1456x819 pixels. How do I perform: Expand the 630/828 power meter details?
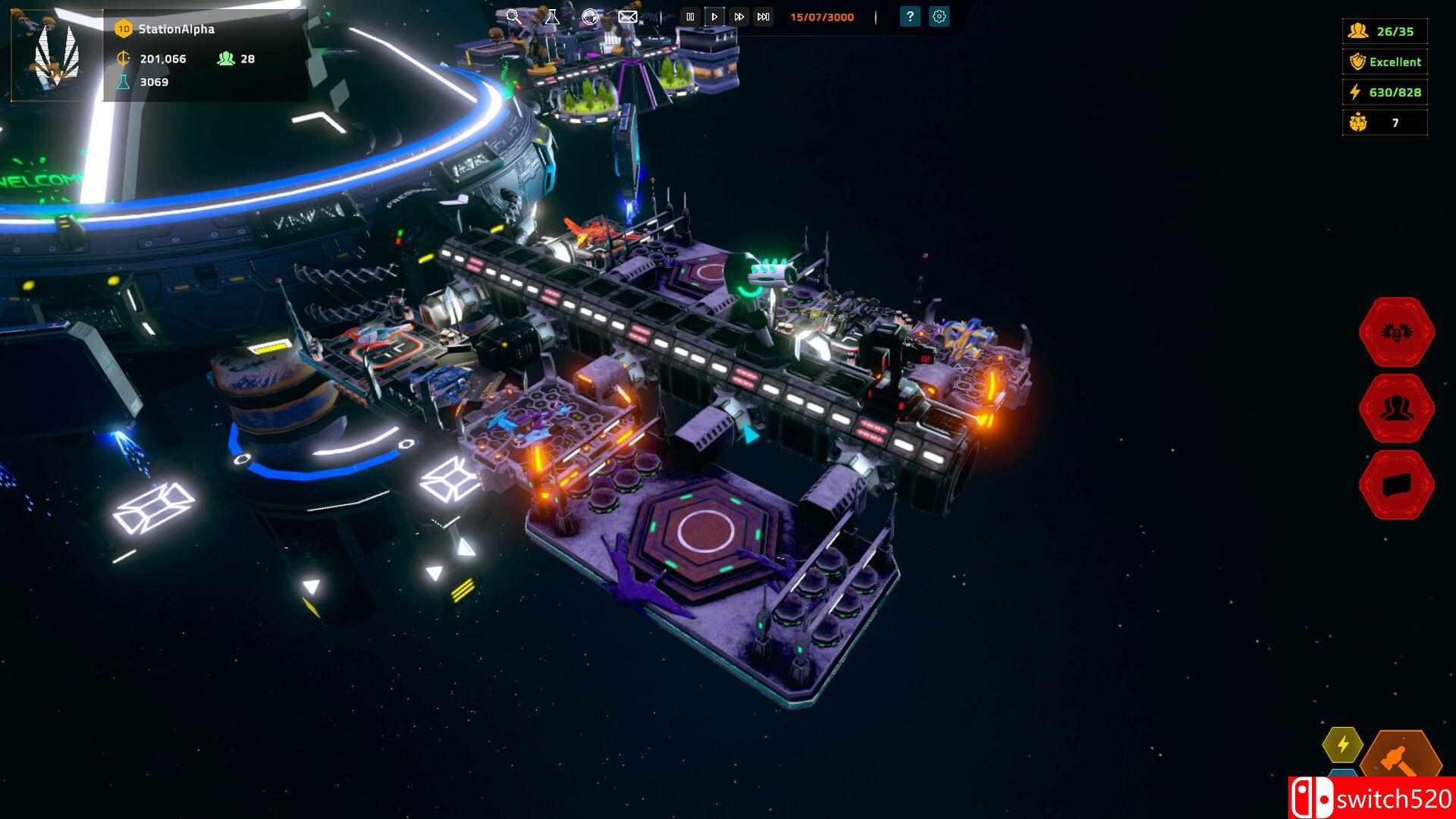(x=1384, y=92)
